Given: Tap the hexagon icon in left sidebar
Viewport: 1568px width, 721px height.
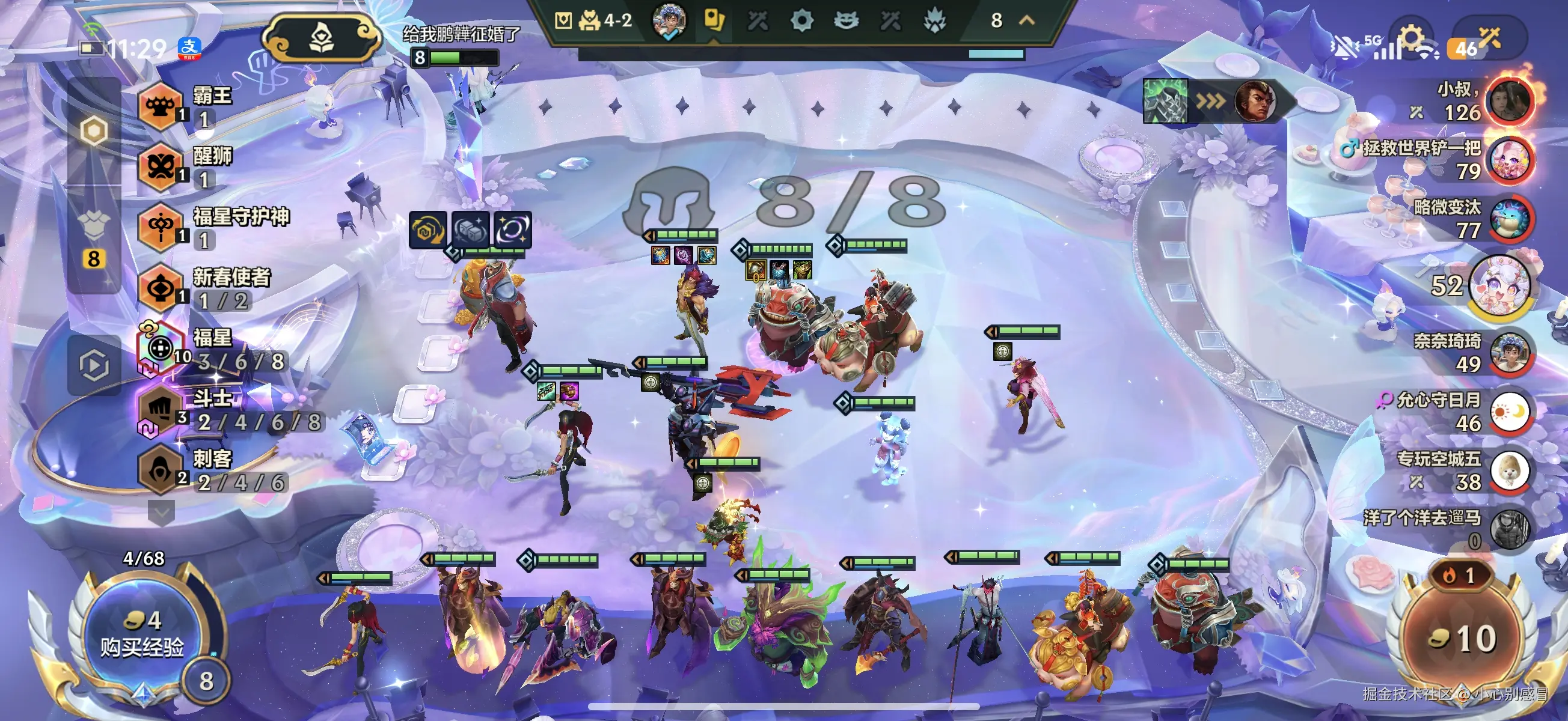Looking at the screenshot, I should 94,130.
